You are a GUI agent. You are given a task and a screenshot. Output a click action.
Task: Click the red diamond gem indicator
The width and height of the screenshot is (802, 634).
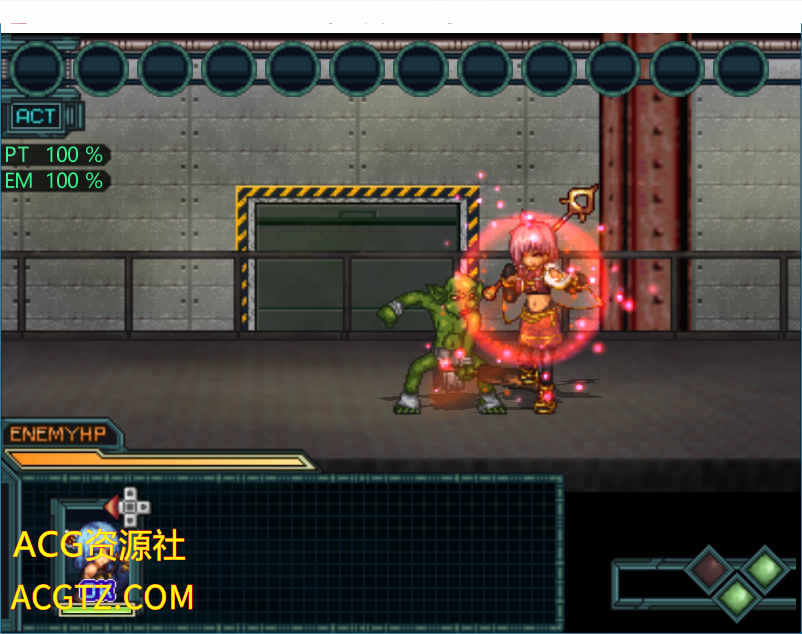click(709, 570)
